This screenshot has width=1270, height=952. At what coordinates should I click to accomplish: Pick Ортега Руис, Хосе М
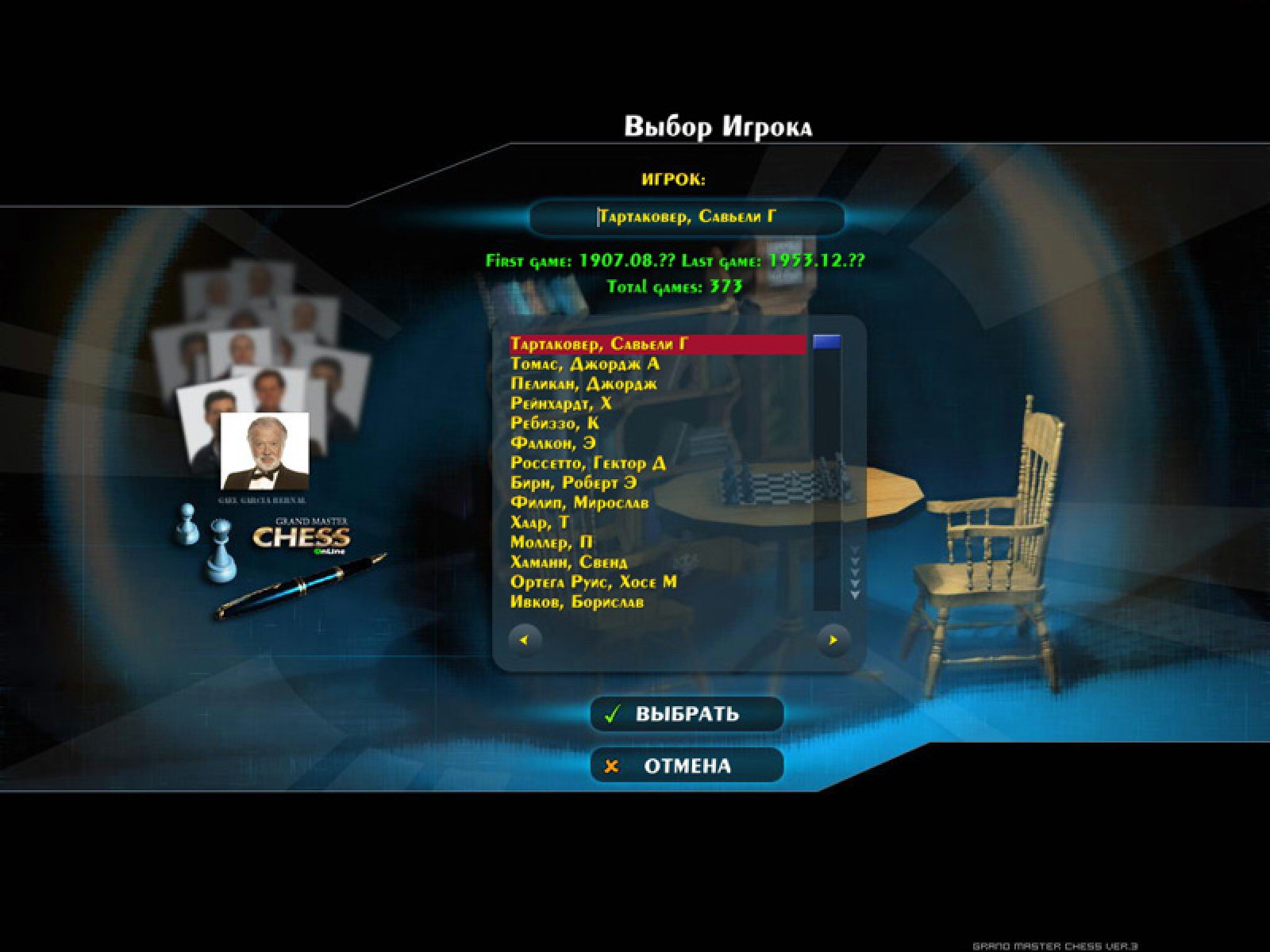(x=594, y=582)
